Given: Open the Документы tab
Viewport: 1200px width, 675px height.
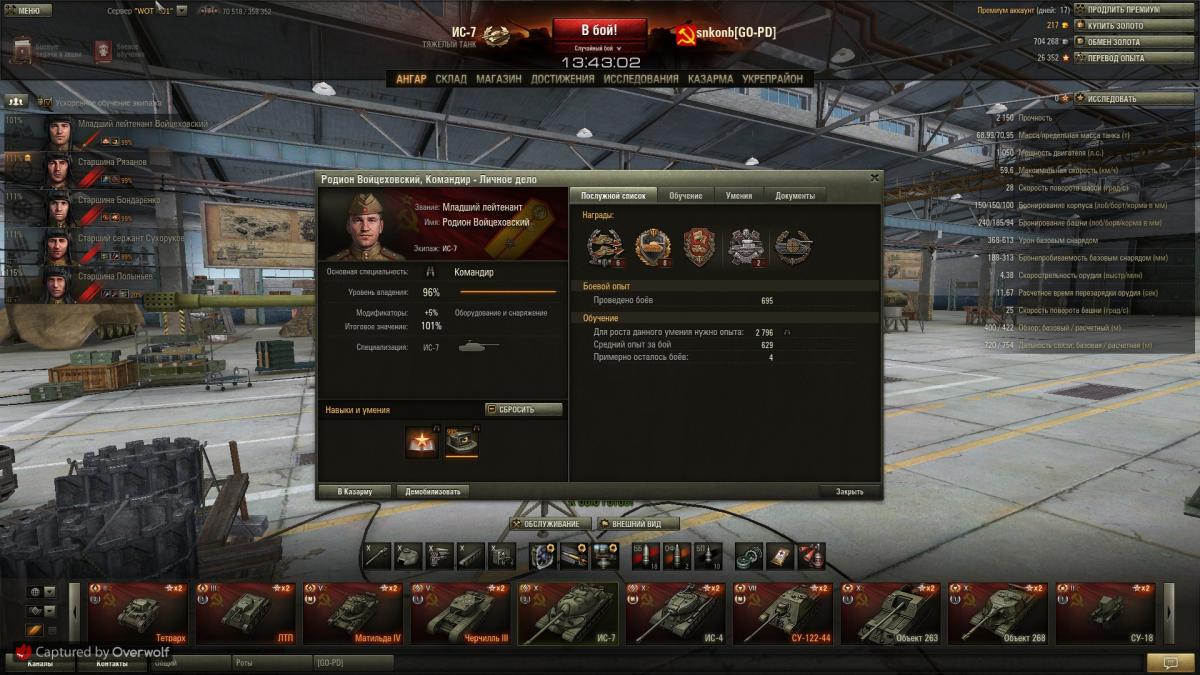Looking at the screenshot, I should point(795,196).
